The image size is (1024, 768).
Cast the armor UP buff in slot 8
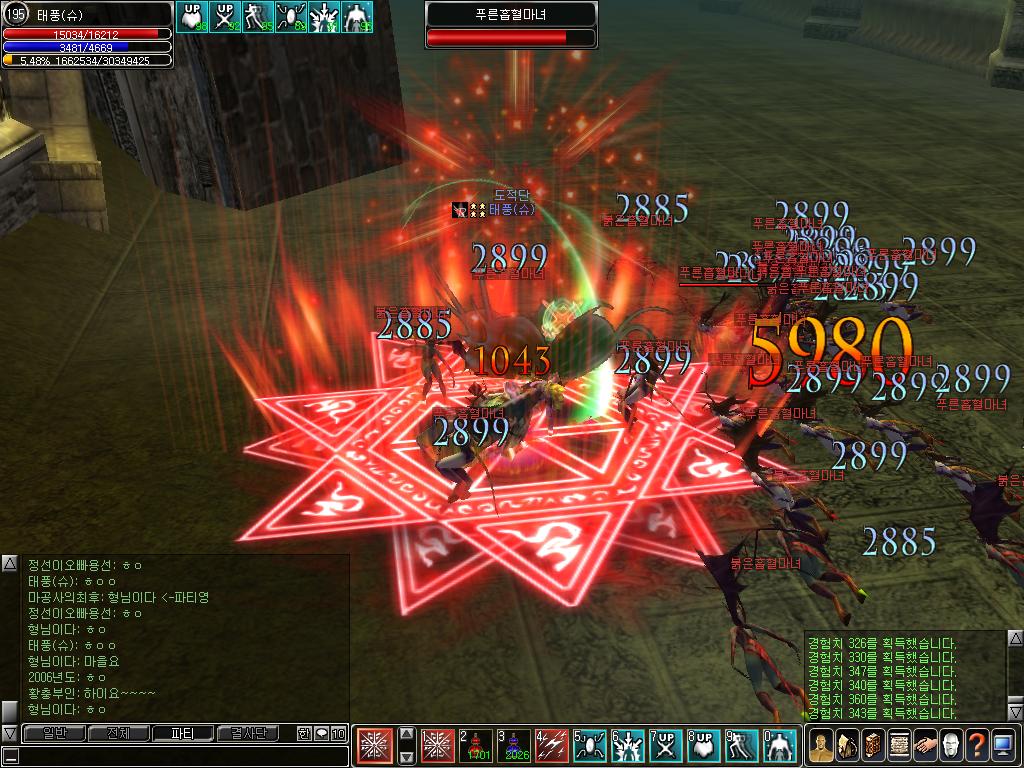pyautogui.click(x=704, y=746)
